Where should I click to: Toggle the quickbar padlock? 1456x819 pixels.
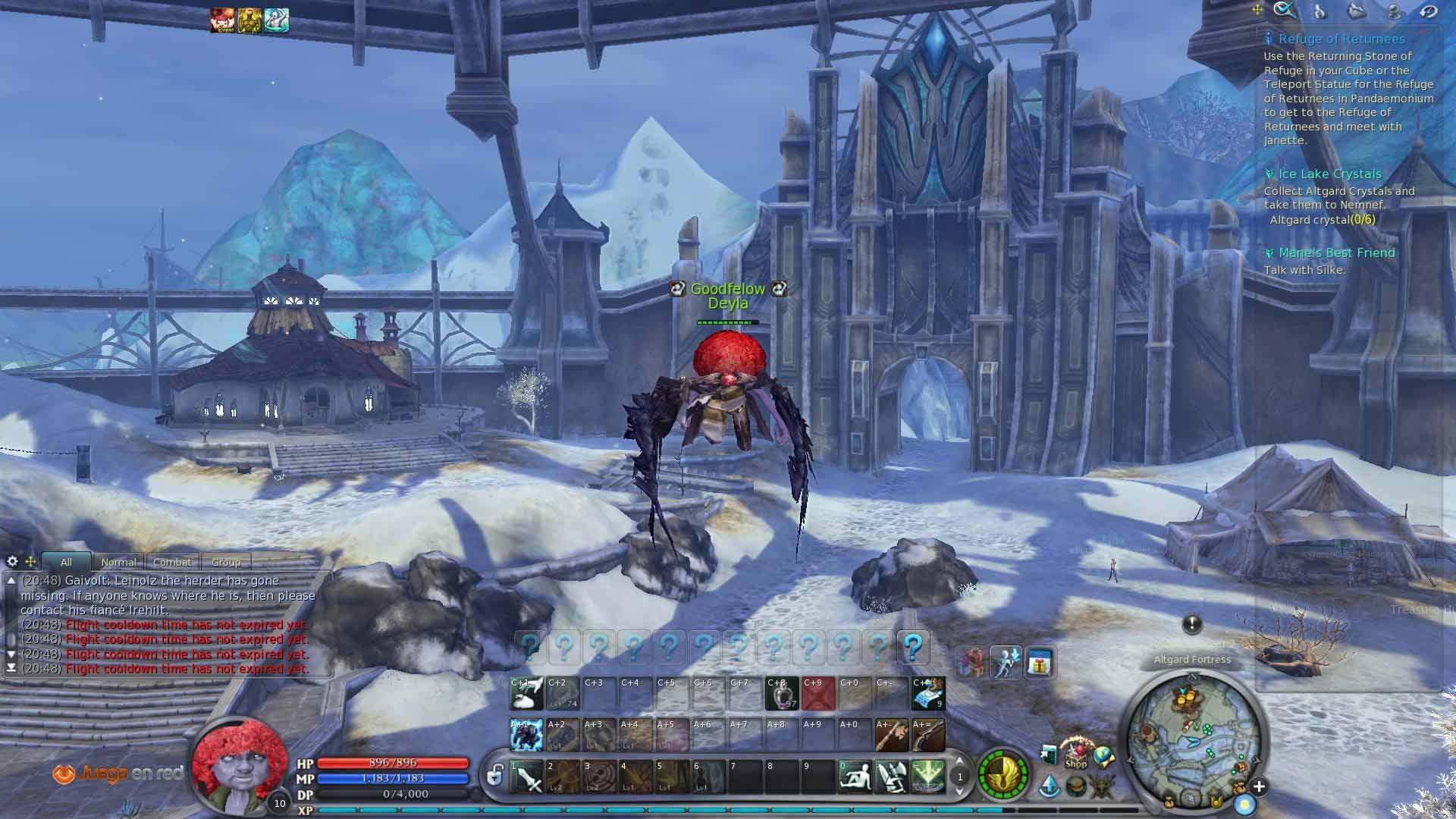point(495,776)
